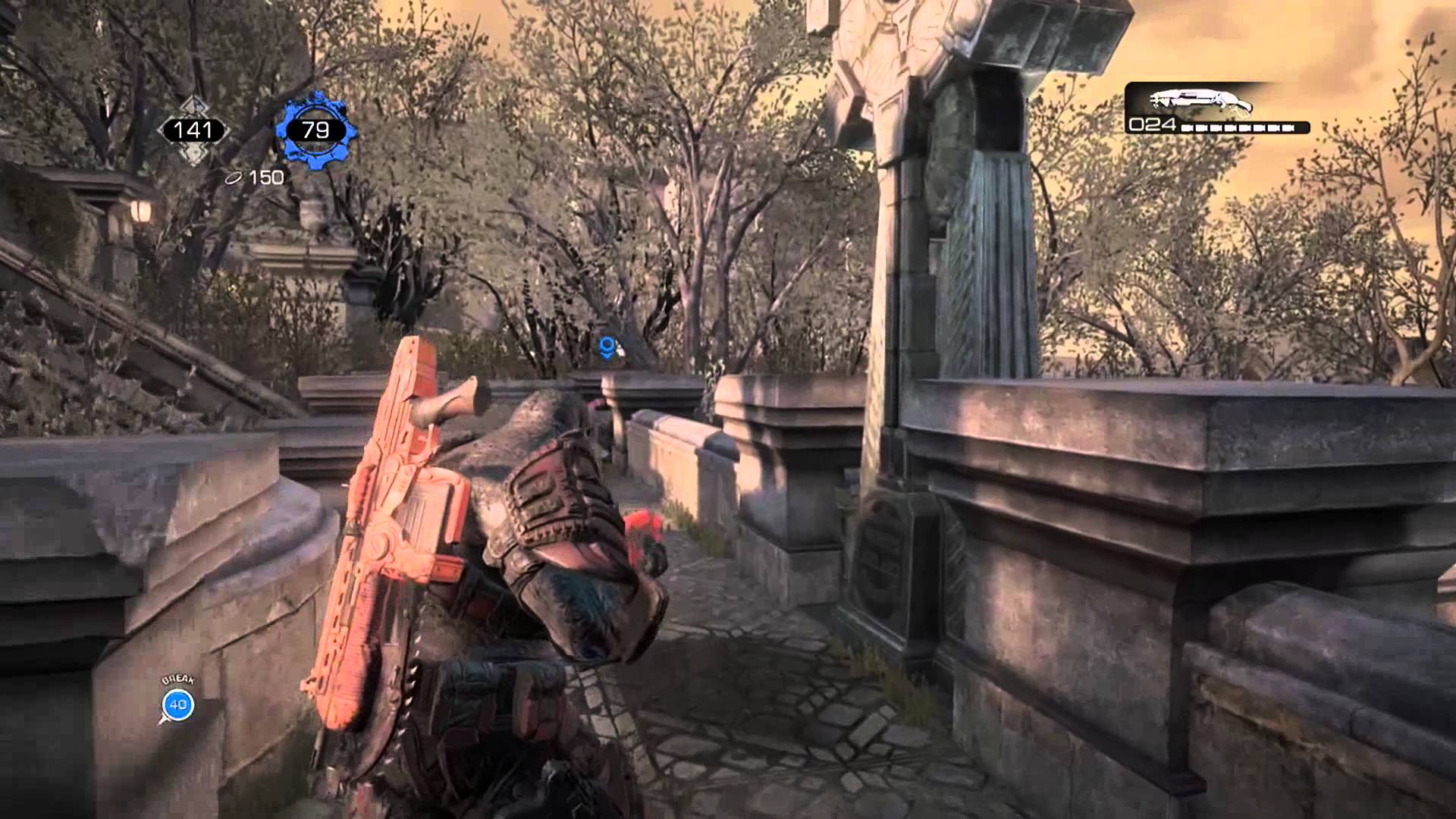Select the shotgun weapon icon

tap(1200, 100)
